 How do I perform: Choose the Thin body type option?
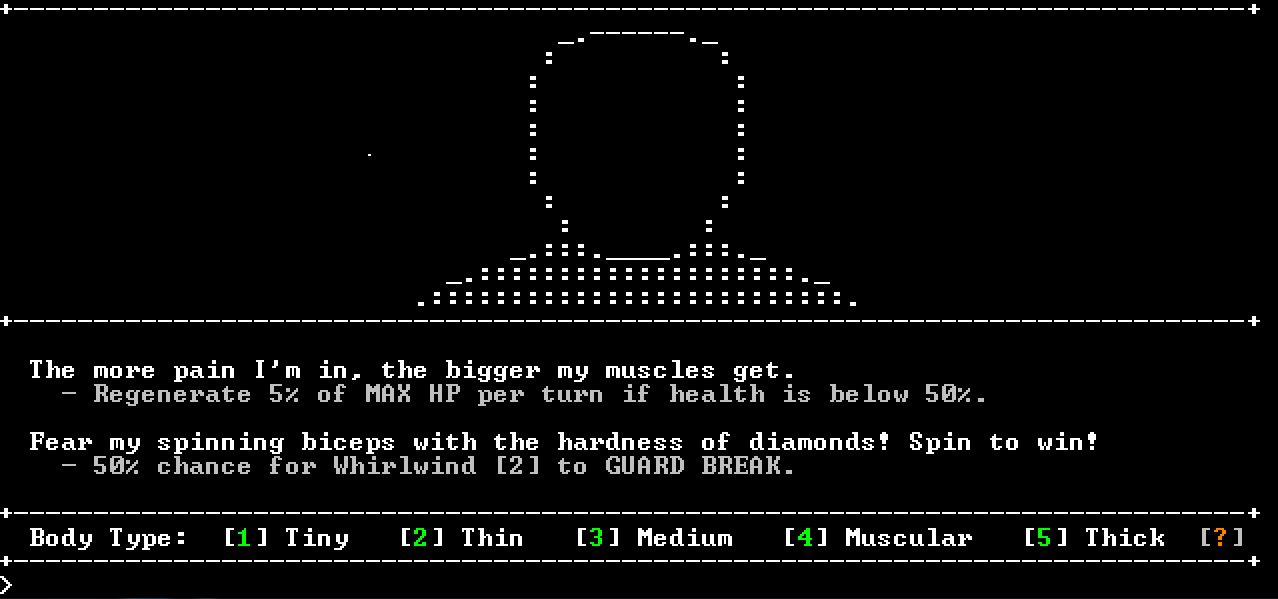[461, 538]
